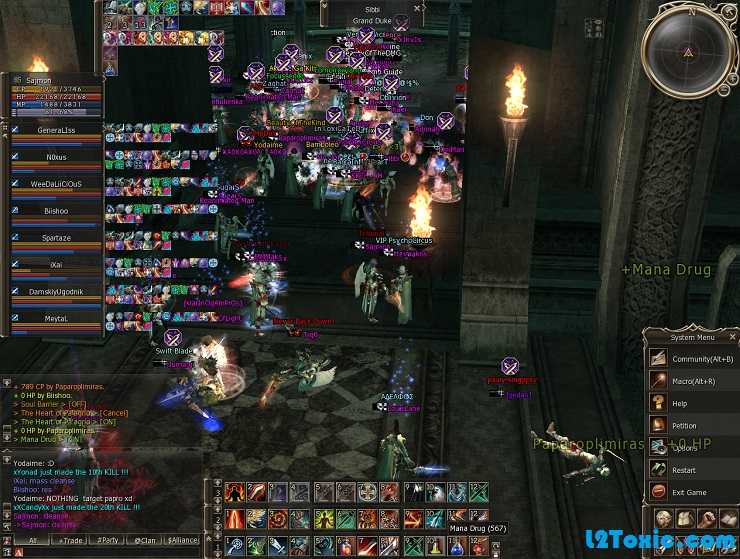
Task: Close the System Menu window
Action: click(733, 336)
